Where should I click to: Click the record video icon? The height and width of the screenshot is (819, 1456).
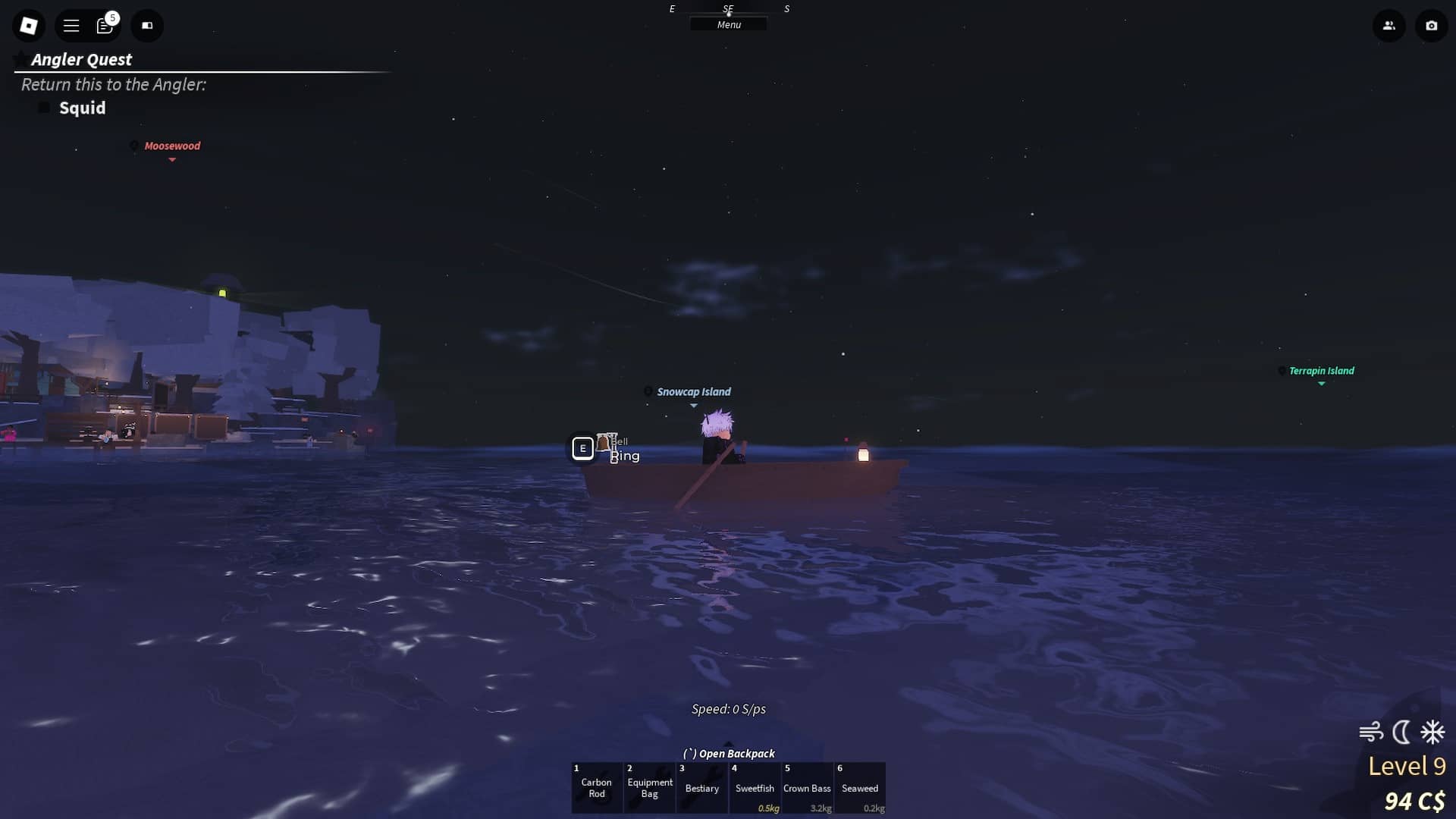pyautogui.click(x=147, y=25)
